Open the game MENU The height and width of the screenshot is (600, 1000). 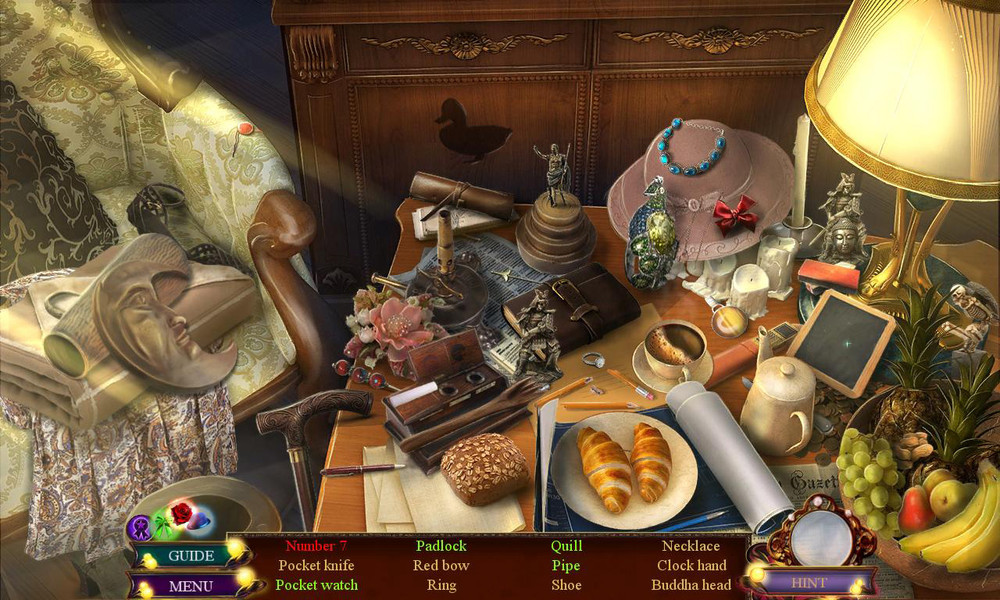click(190, 586)
